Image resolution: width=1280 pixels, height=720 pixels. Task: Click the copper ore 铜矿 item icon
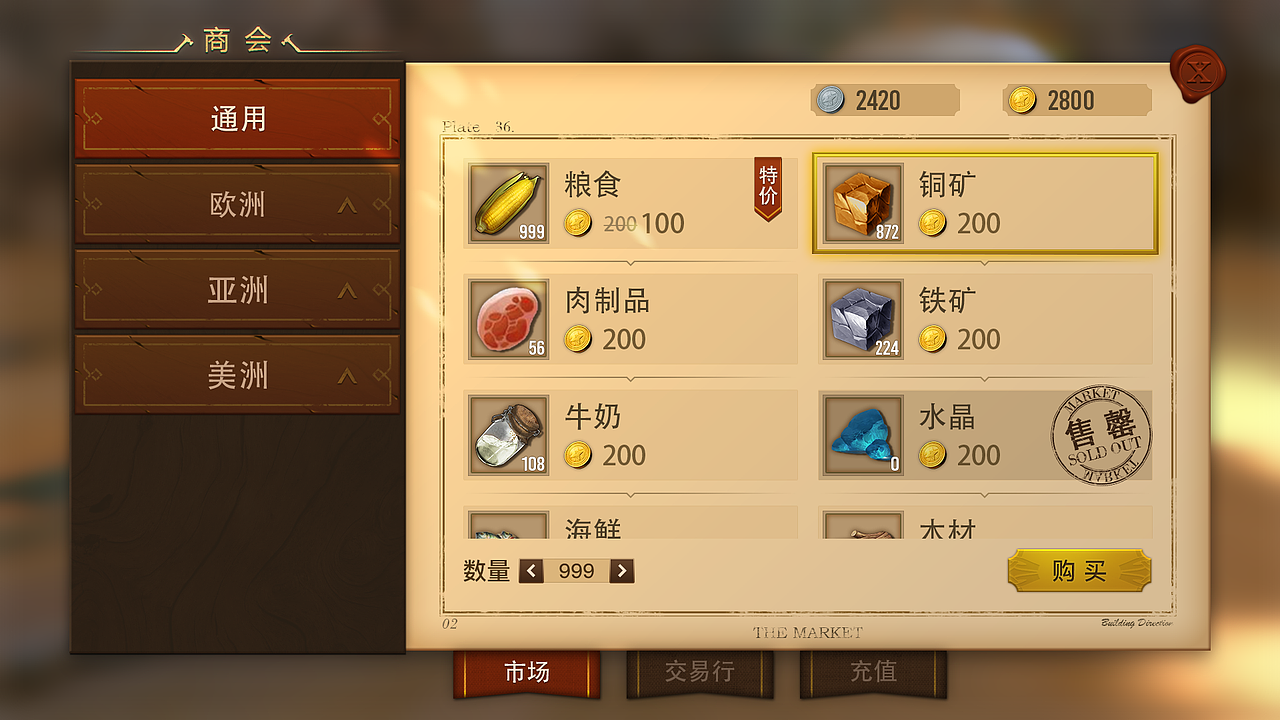(x=863, y=204)
